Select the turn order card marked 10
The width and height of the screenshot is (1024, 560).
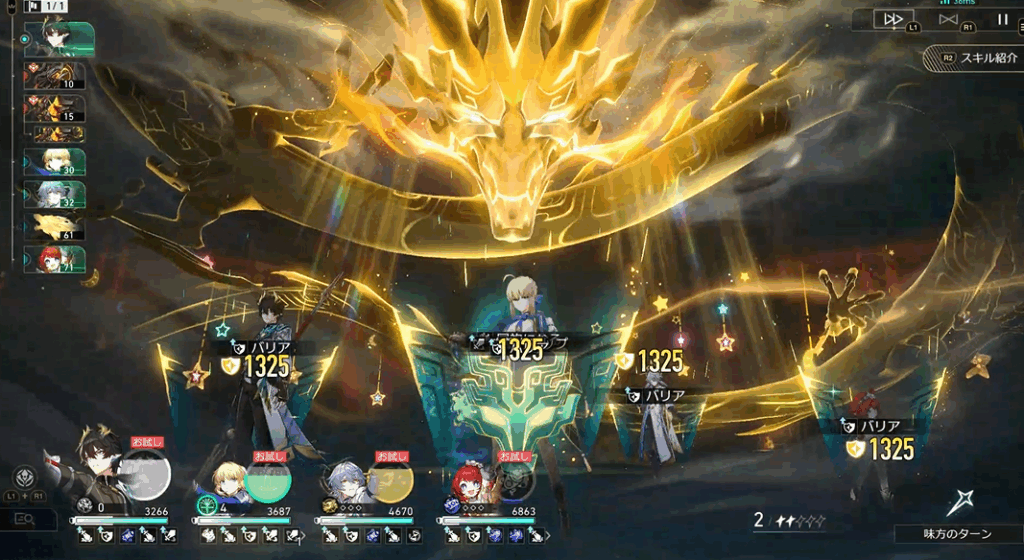pyautogui.click(x=59, y=77)
